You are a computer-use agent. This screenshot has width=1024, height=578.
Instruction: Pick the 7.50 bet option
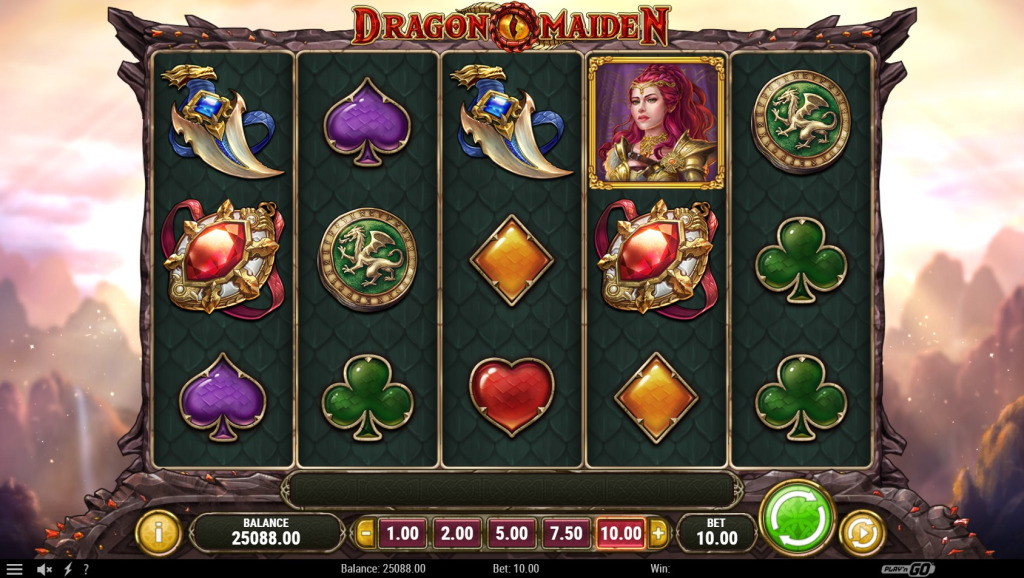pyautogui.click(x=565, y=533)
